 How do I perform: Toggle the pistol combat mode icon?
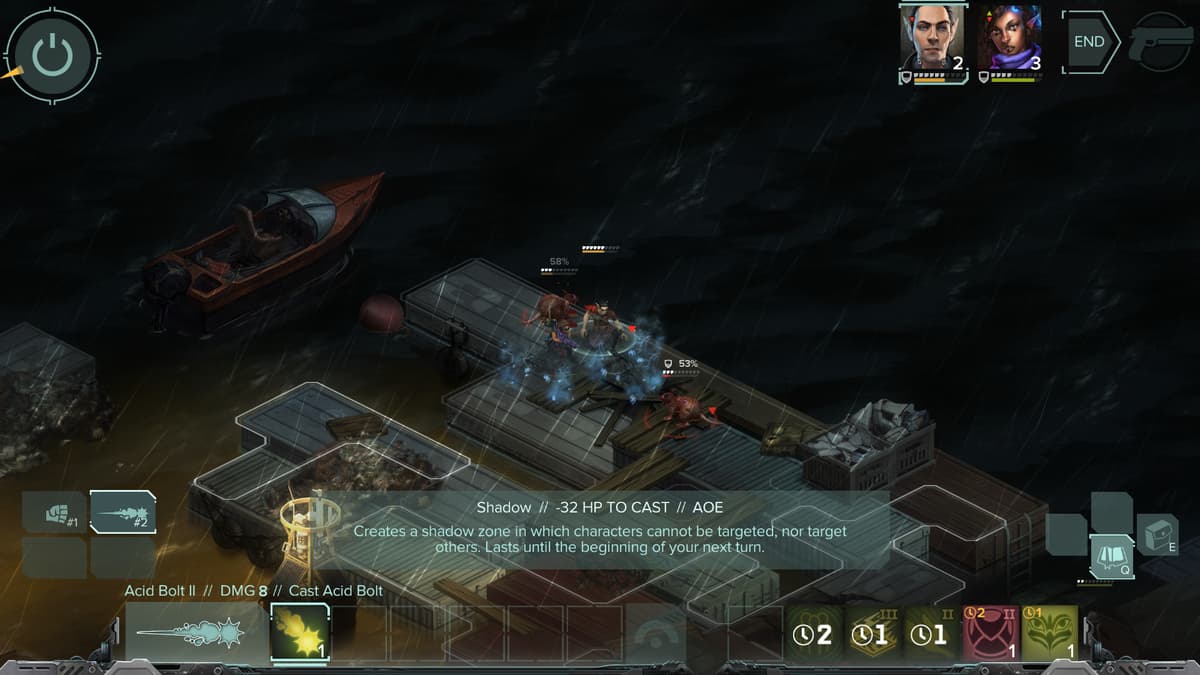point(1160,42)
